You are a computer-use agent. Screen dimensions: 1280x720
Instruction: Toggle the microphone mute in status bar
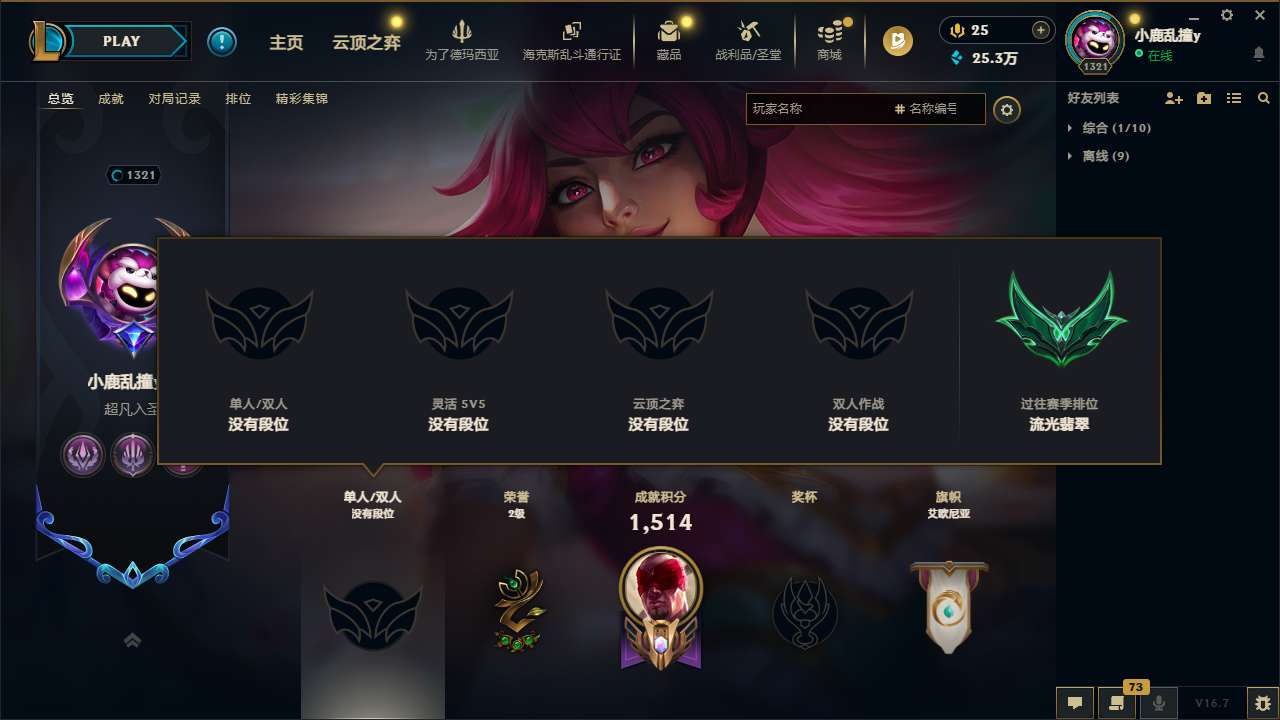[1157, 703]
